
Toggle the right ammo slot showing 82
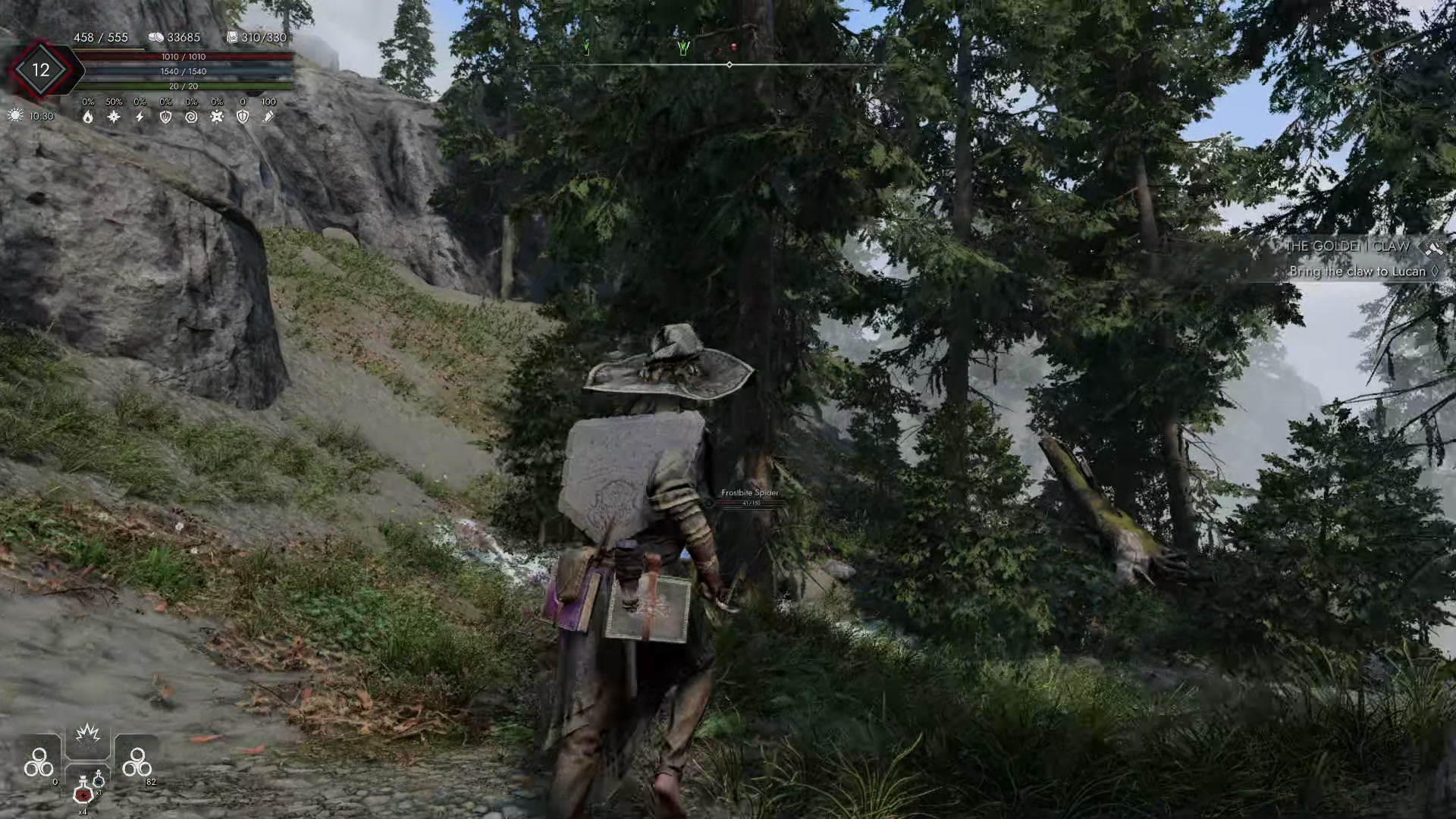pos(136,761)
